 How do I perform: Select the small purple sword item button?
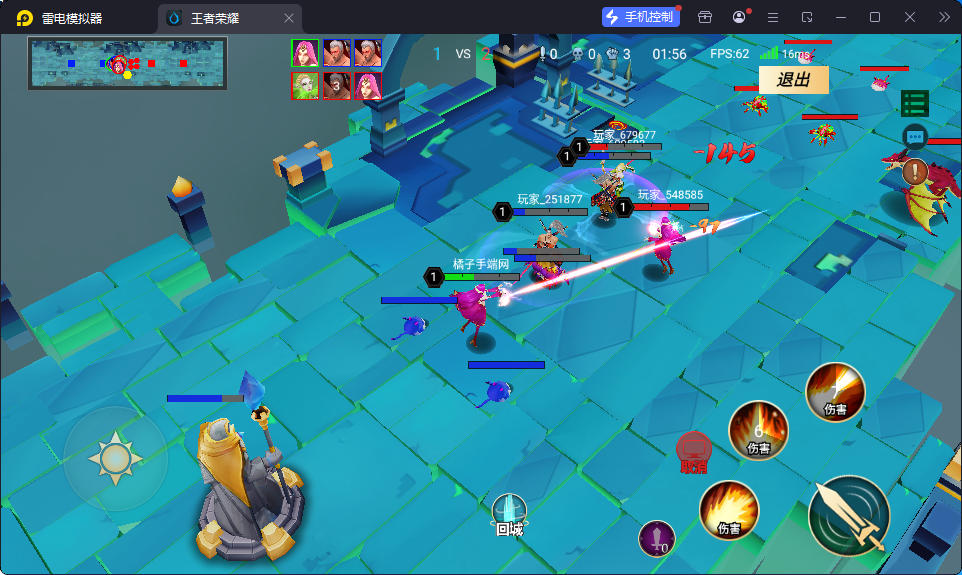coord(656,539)
